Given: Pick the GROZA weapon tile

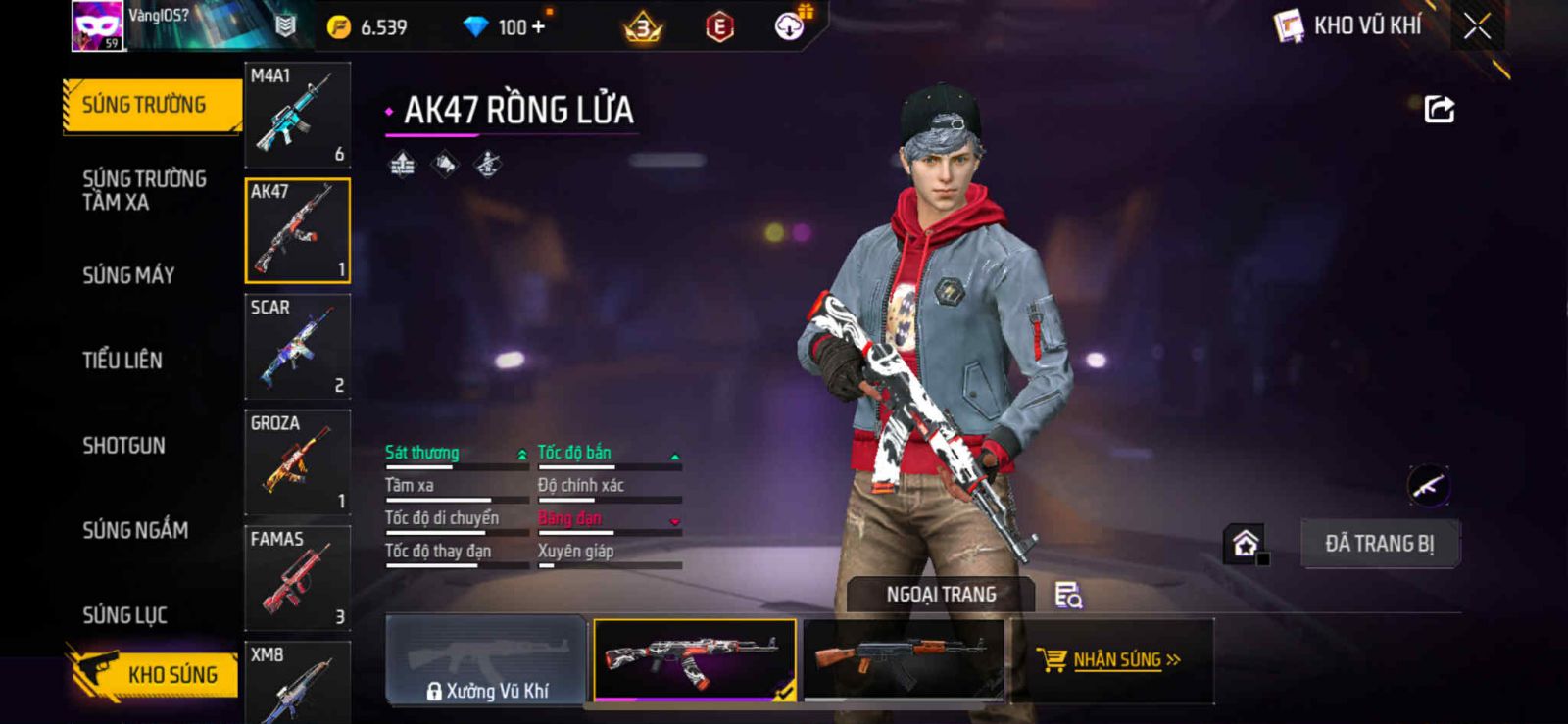Looking at the screenshot, I should pyautogui.click(x=297, y=462).
